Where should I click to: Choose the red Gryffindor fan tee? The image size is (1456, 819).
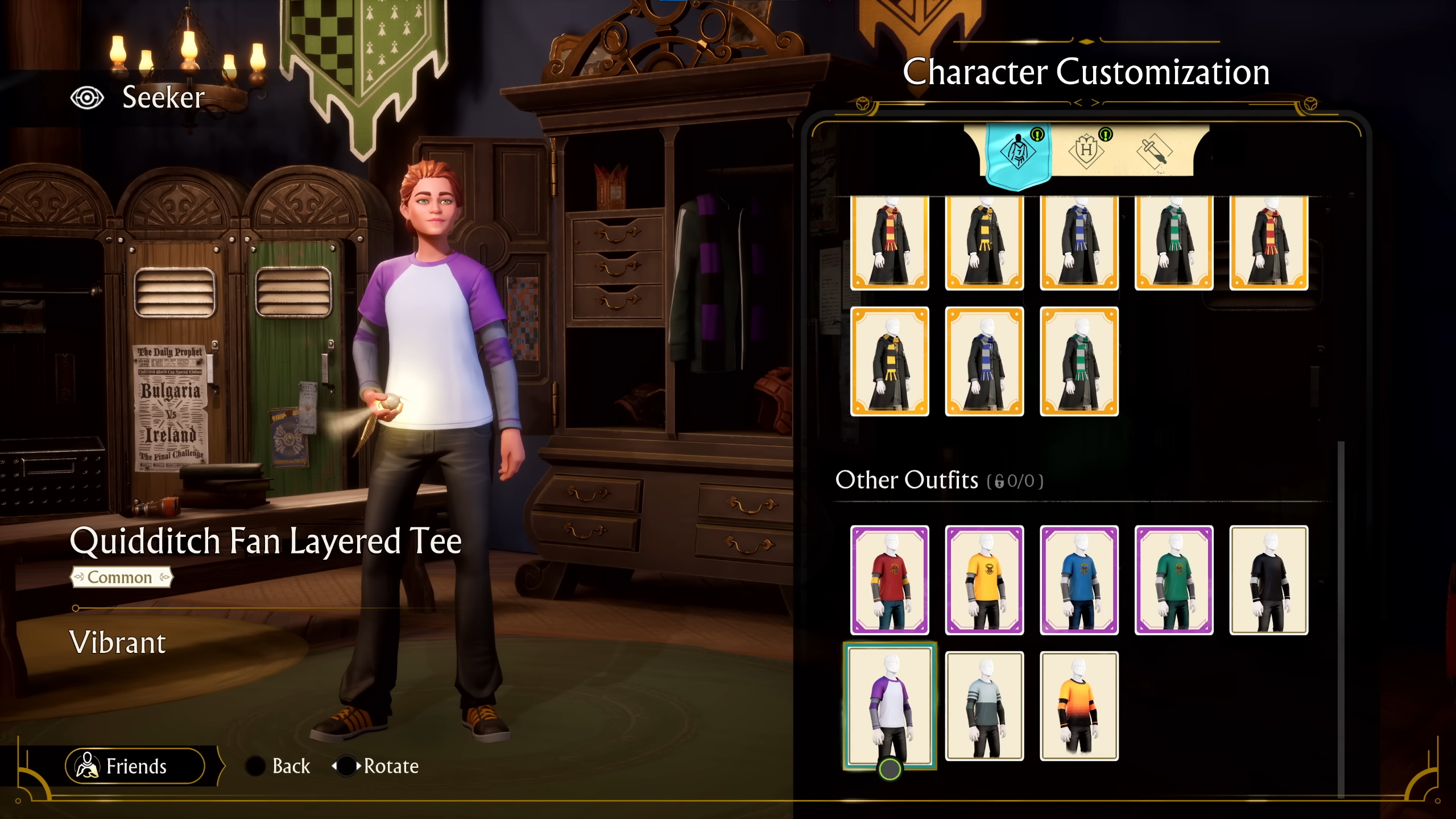890,580
